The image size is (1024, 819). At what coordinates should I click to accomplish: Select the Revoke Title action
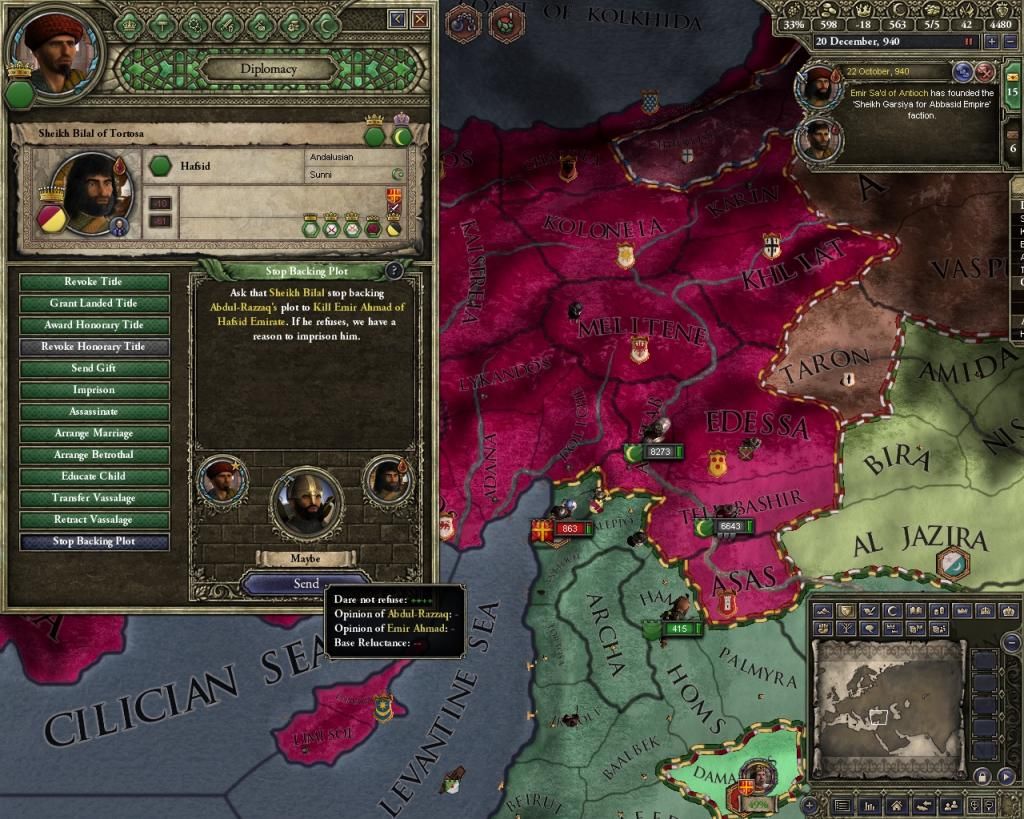click(x=94, y=282)
